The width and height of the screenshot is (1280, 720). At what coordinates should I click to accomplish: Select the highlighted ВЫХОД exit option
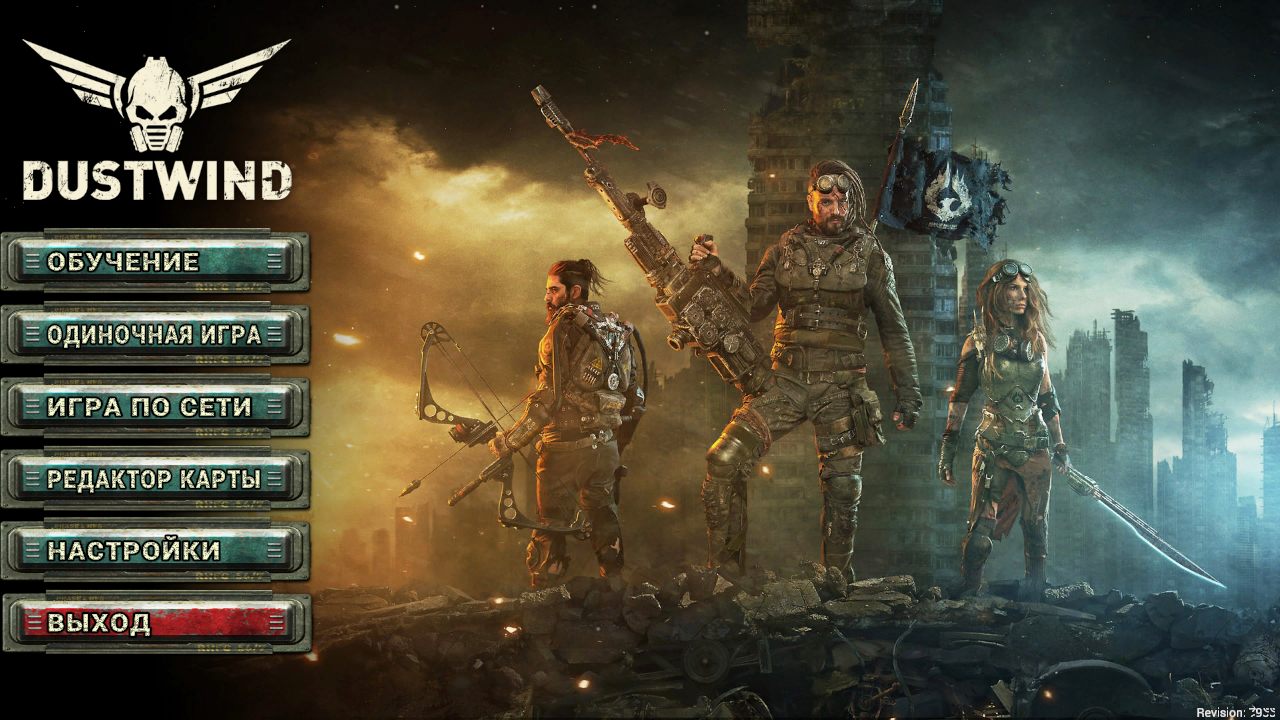(150, 620)
